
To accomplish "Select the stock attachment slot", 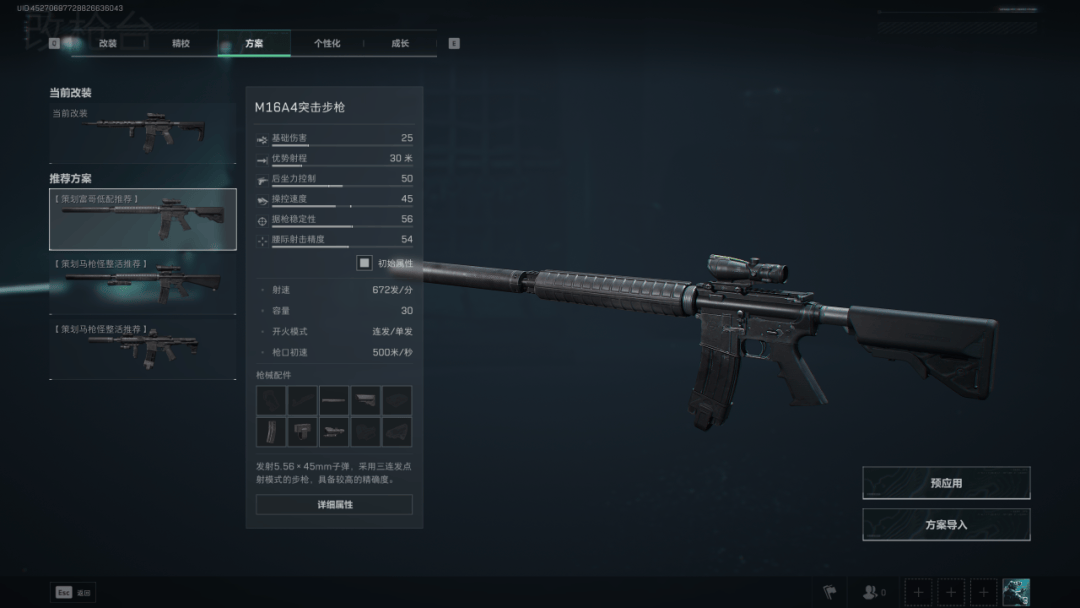I will pyautogui.click(x=365, y=401).
